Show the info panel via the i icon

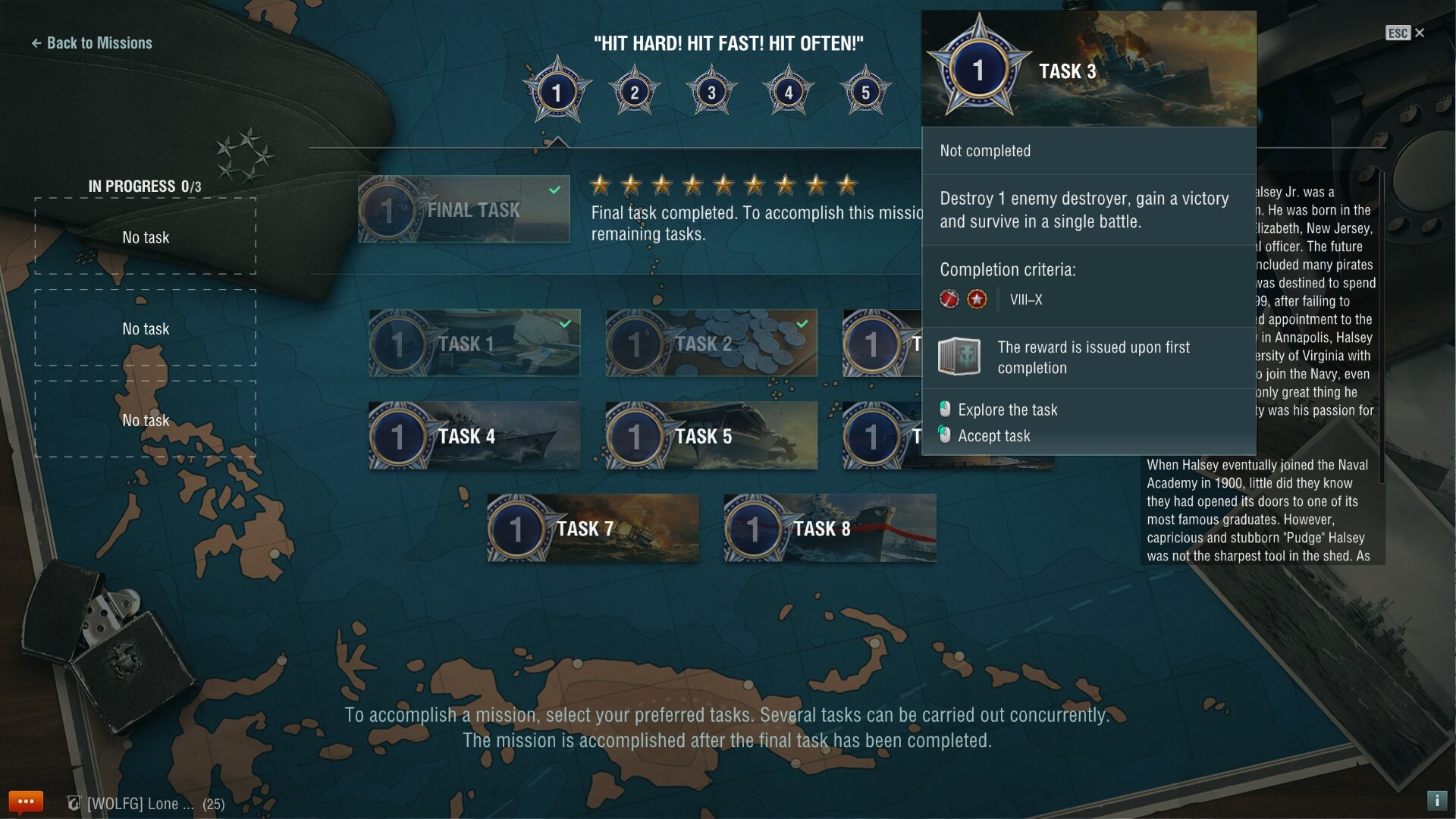point(1436,801)
